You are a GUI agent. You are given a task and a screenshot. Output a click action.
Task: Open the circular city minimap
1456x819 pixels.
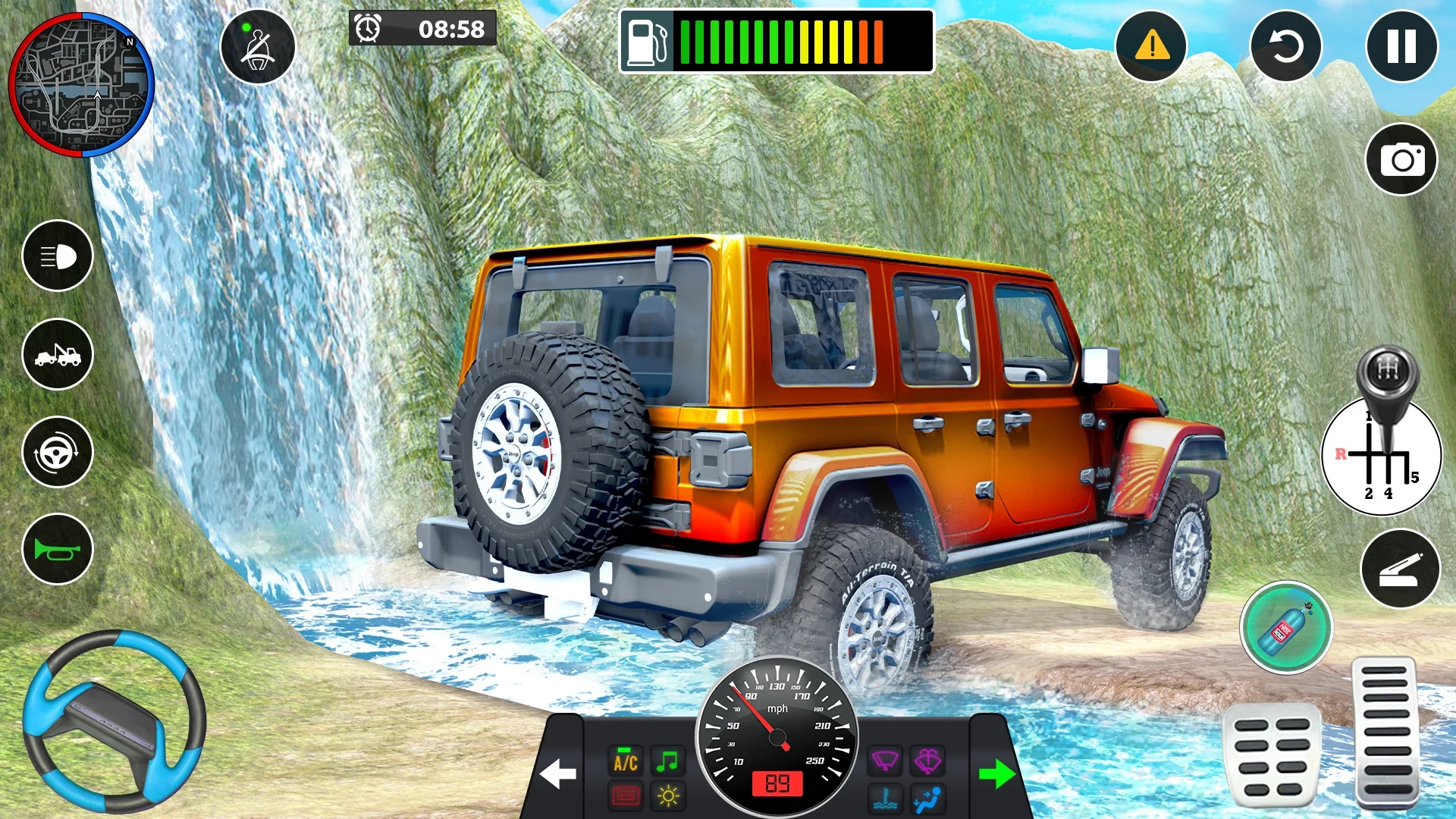coord(81,85)
